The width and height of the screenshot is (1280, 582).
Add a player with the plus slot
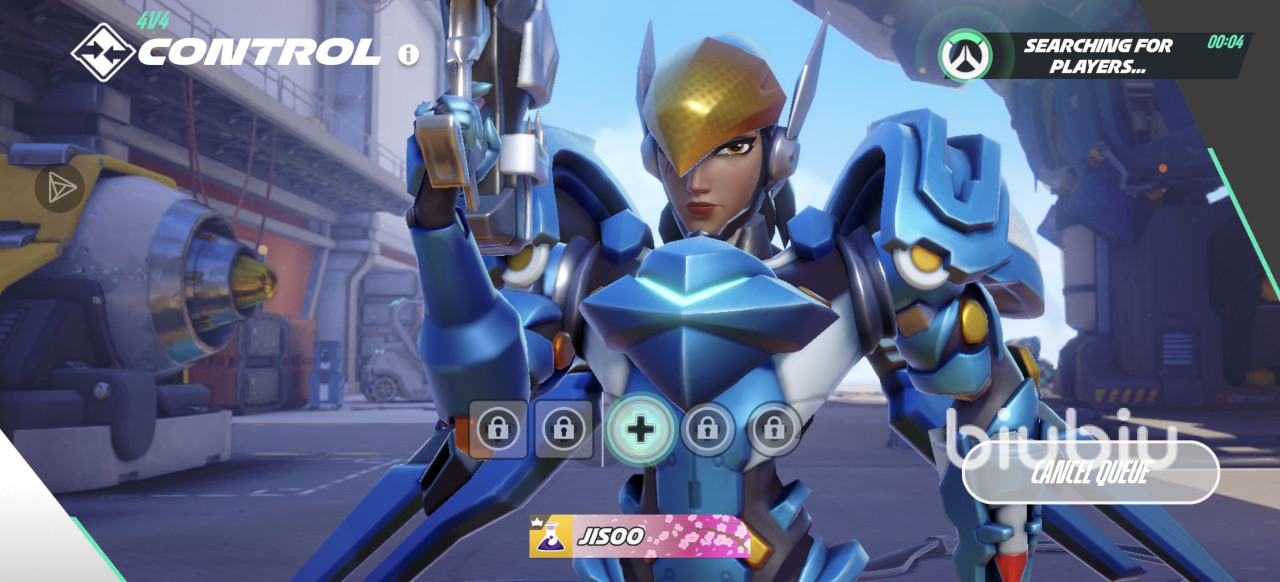pyautogui.click(x=640, y=429)
